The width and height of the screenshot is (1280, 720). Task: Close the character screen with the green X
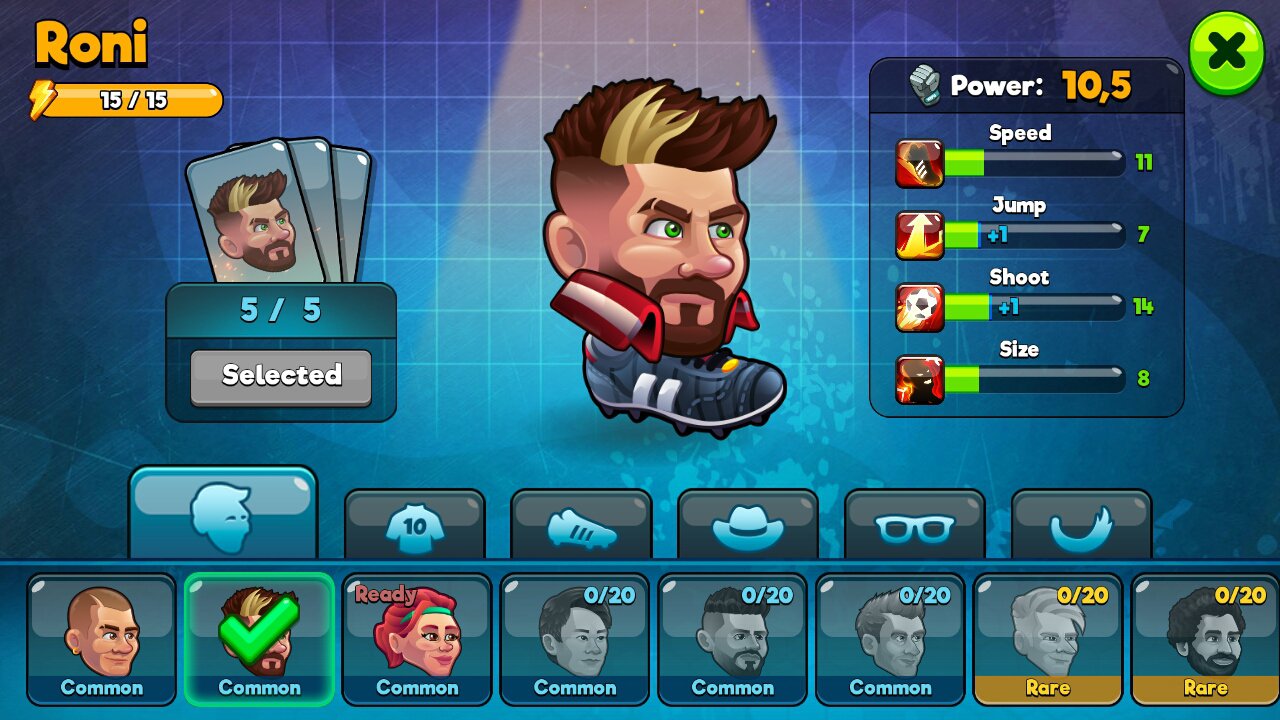click(x=1226, y=53)
